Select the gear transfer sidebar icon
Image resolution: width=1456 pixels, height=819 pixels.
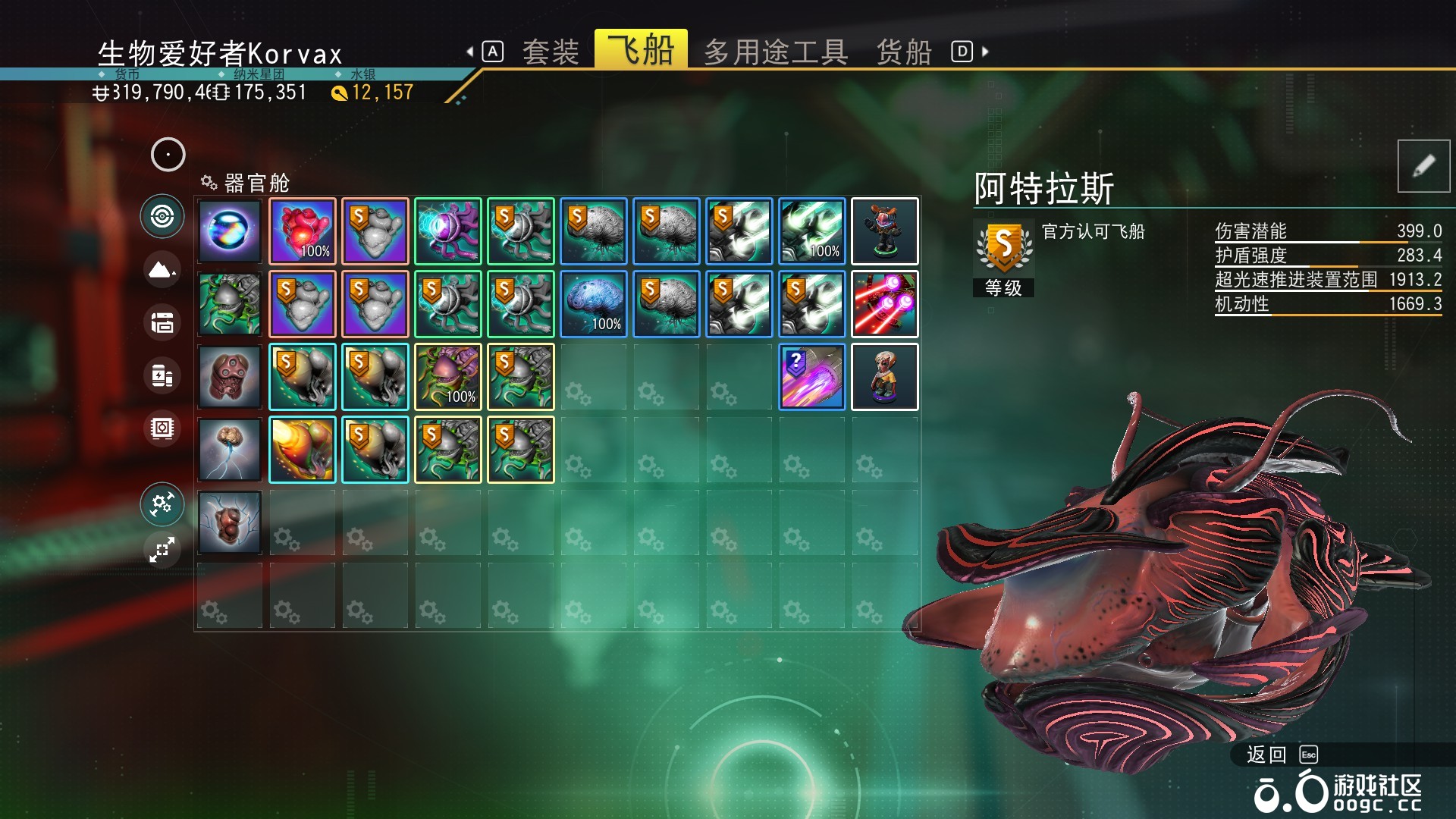[x=162, y=505]
